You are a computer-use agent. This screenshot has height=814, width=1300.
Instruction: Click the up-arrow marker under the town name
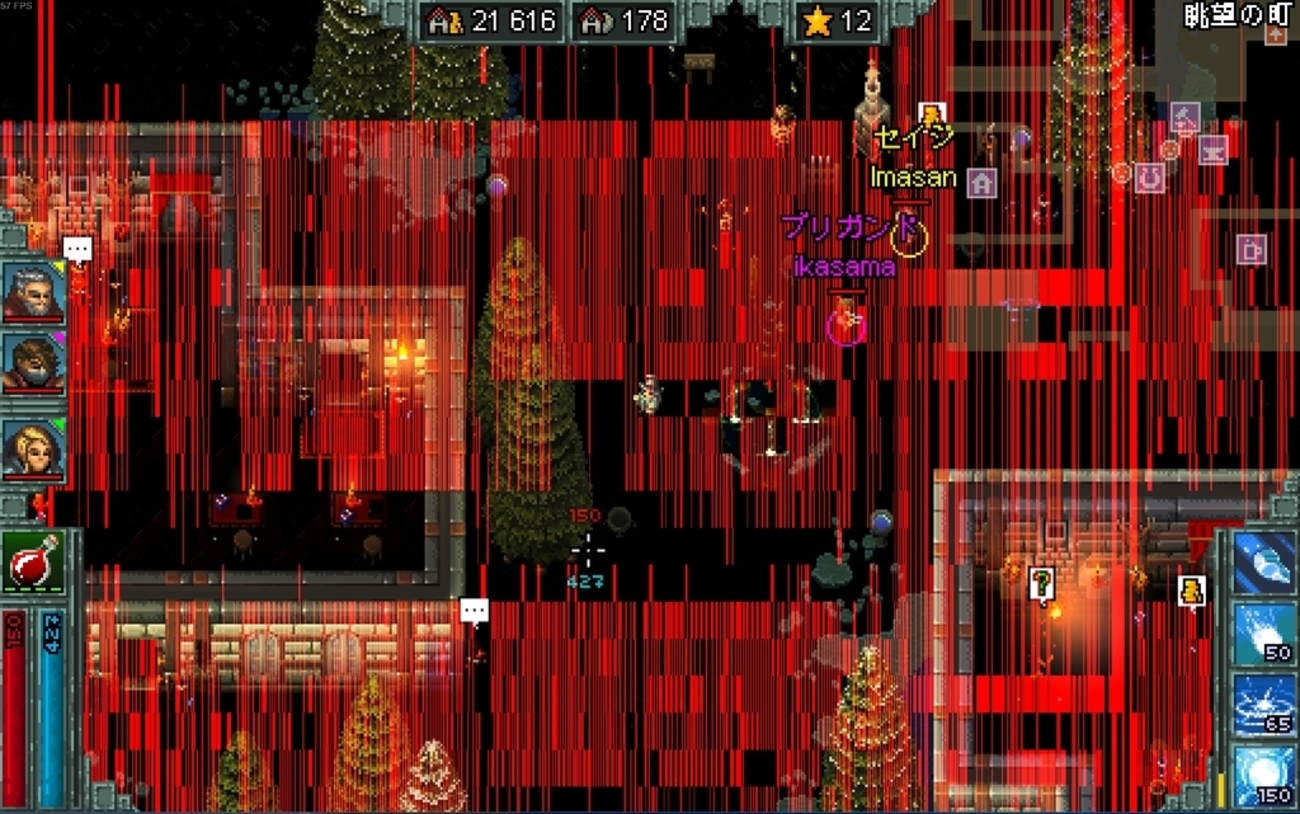click(x=1275, y=34)
